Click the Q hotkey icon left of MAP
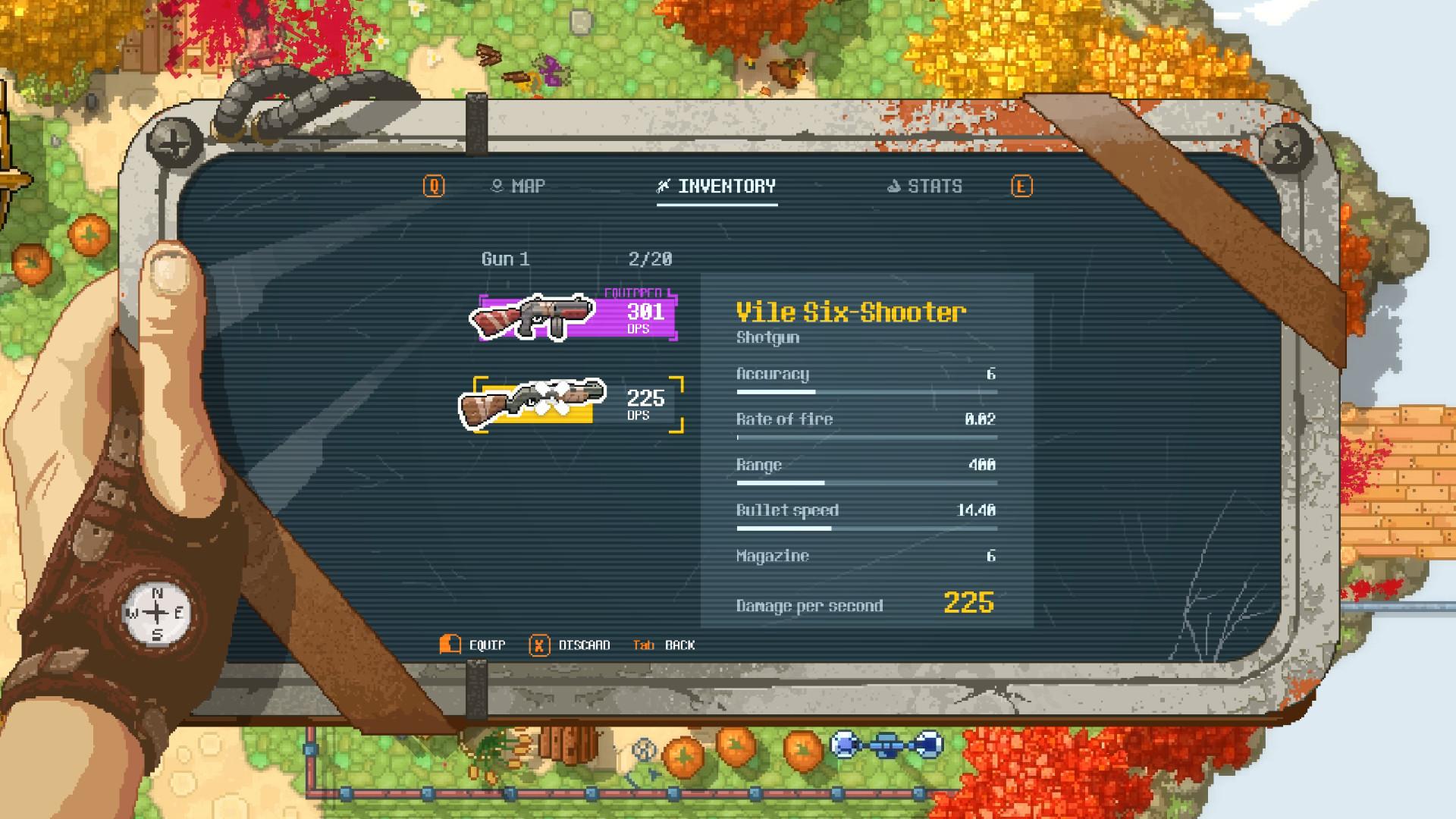The height and width of the screenshot is (819, 1456). point(432,186)
